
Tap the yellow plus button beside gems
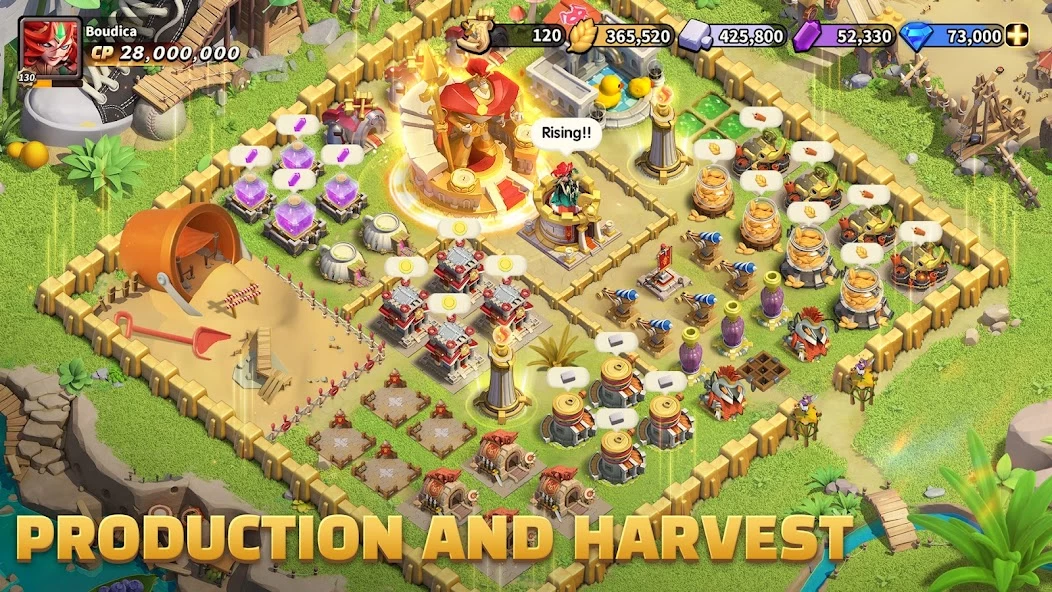[1018, 36]
